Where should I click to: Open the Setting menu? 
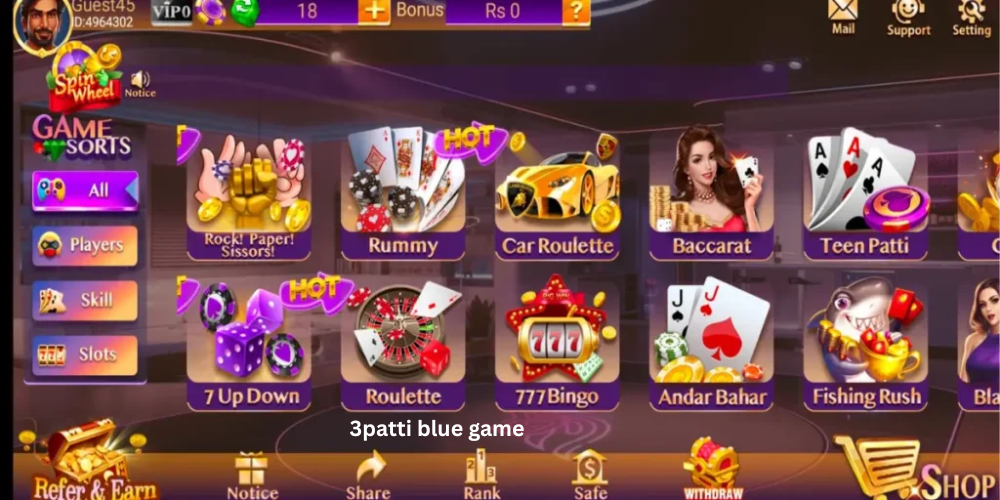point(970,16)
